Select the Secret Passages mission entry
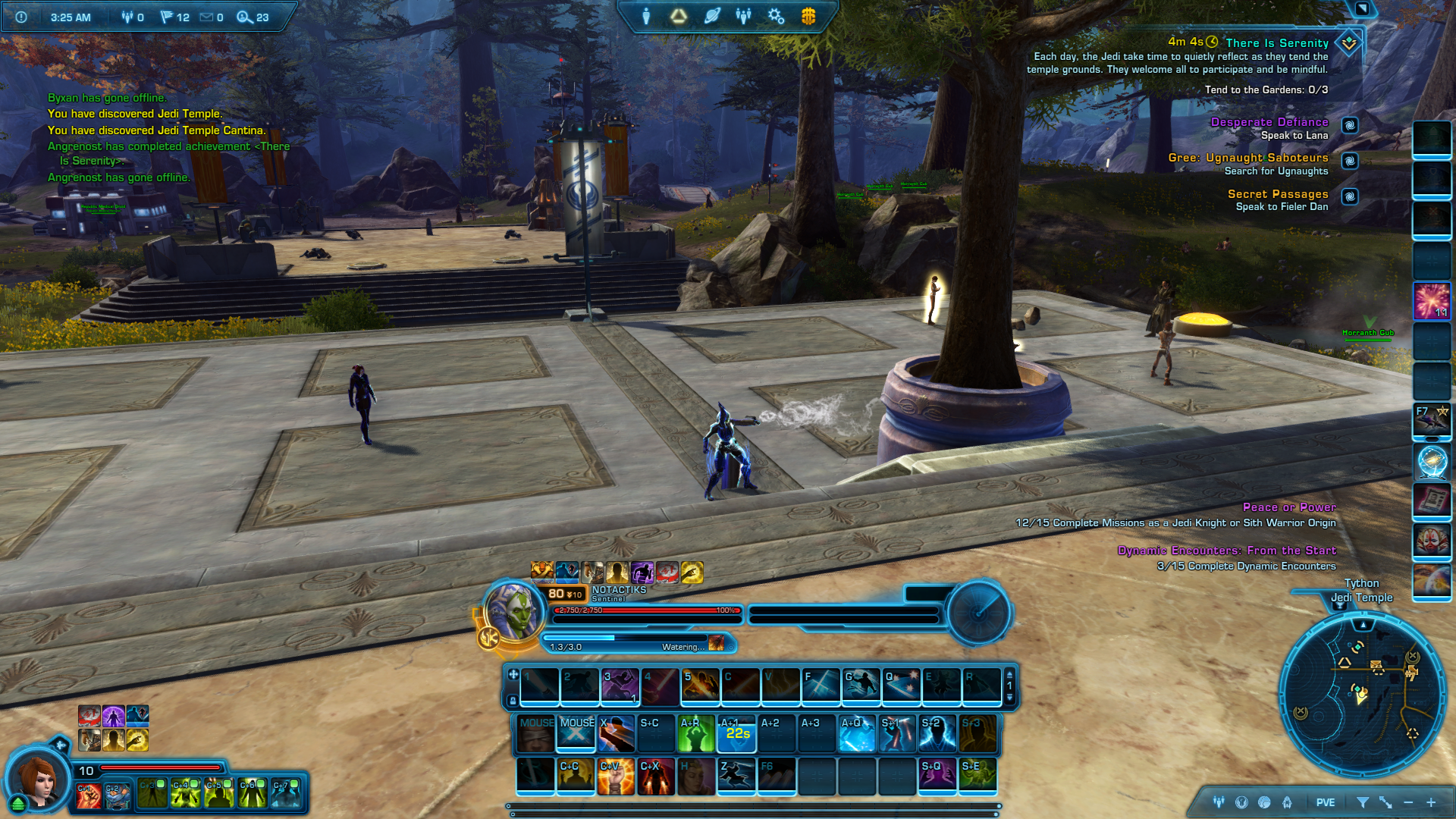This screenshot has height=819, width=1456. click(x=1278, y=194)
